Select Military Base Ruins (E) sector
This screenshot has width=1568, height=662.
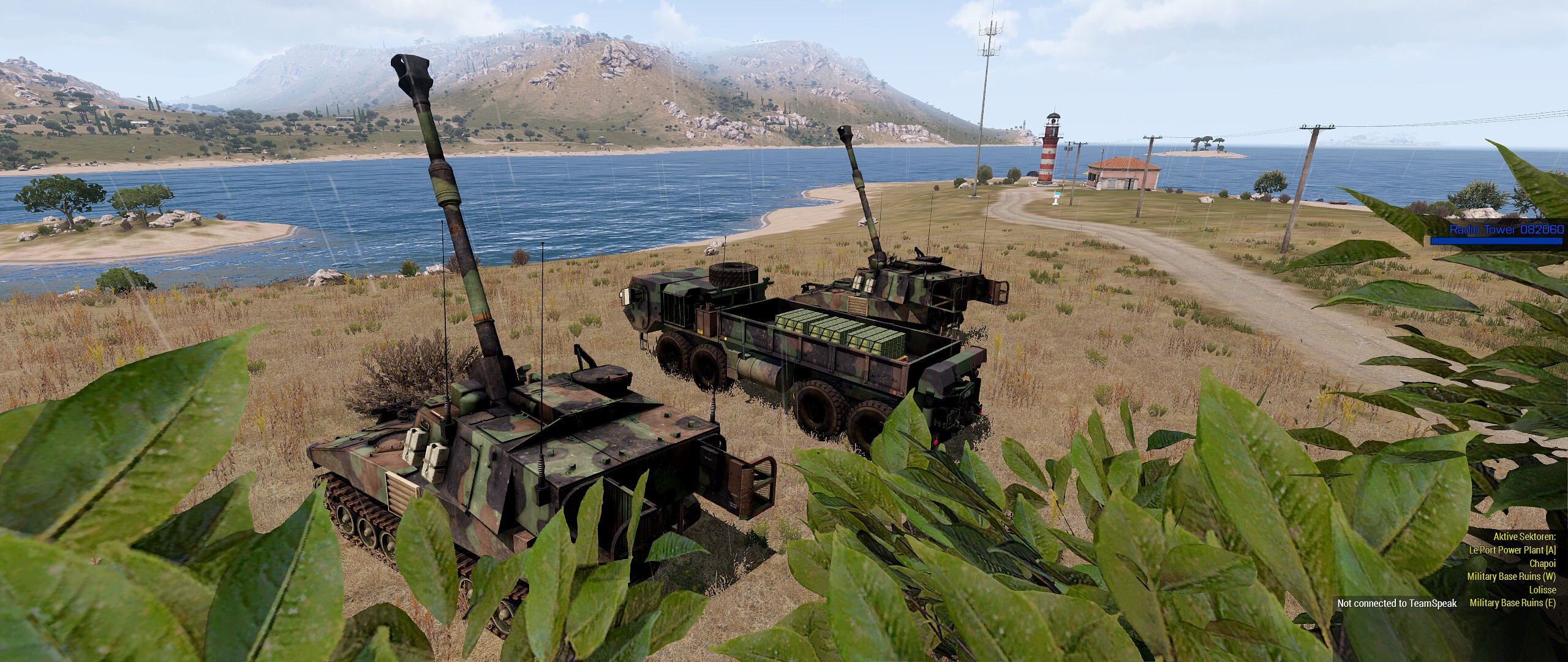pyautogui.click(x=1518, y=603)
